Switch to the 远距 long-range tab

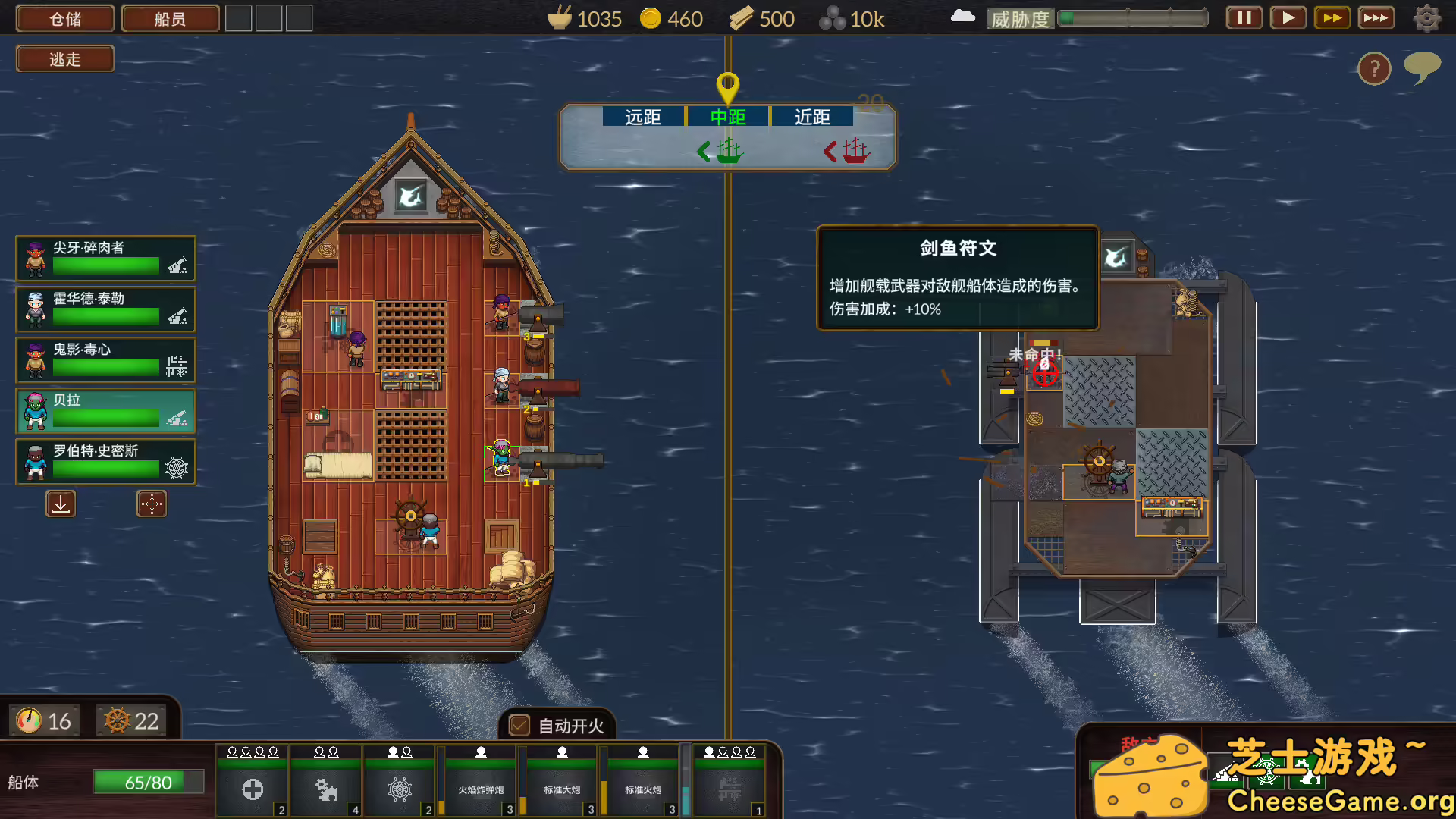(644, 117)
